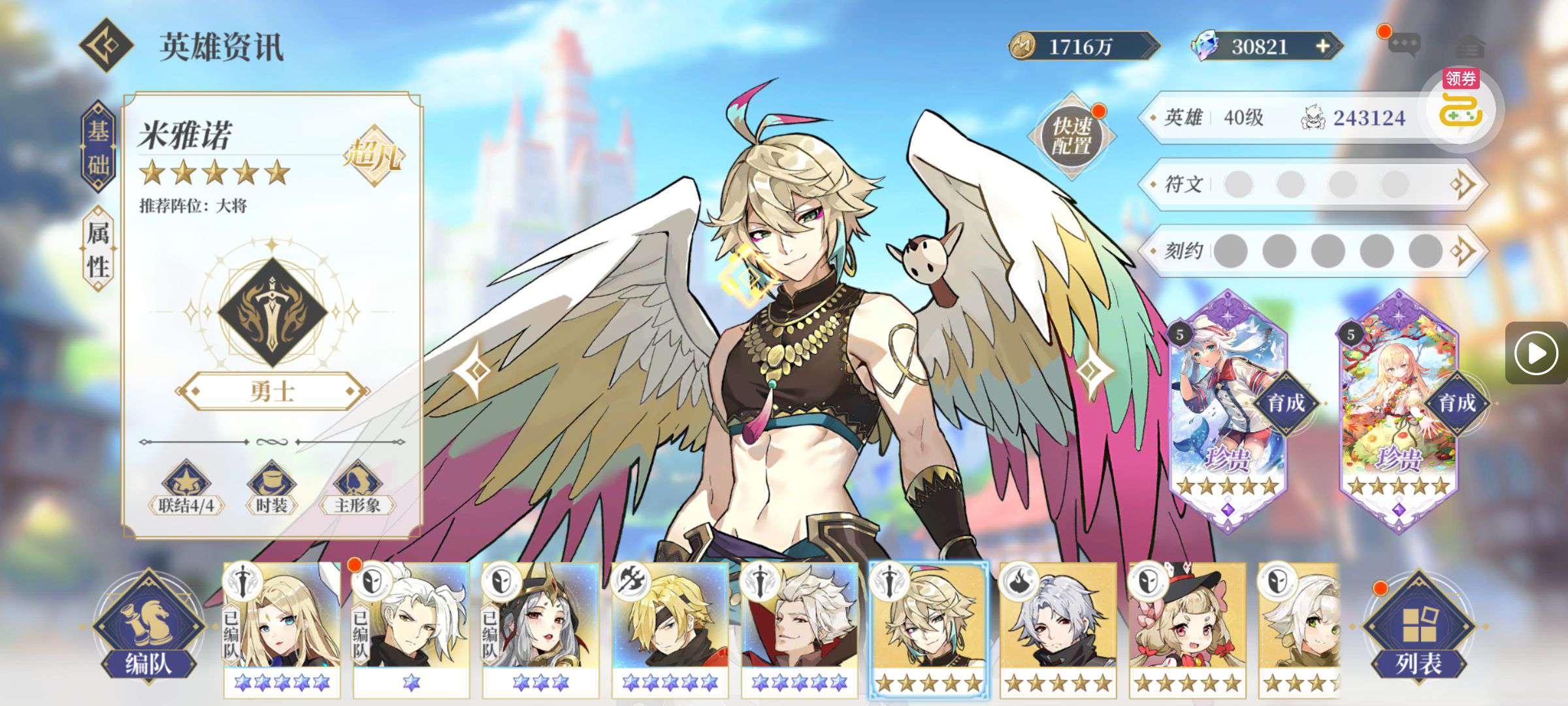Choose the pink twin-tail girl with top hat
This screenshot has height=706, width=1568.
coord(1187,629)
